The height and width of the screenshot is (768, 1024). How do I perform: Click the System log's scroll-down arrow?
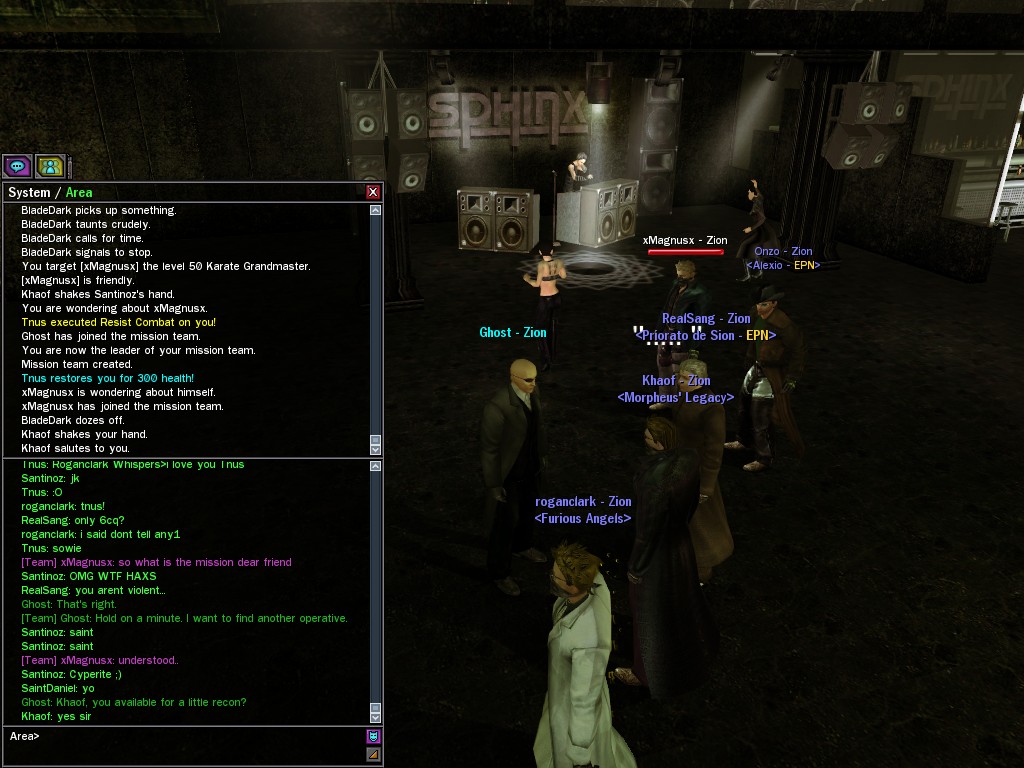[375, 449]
